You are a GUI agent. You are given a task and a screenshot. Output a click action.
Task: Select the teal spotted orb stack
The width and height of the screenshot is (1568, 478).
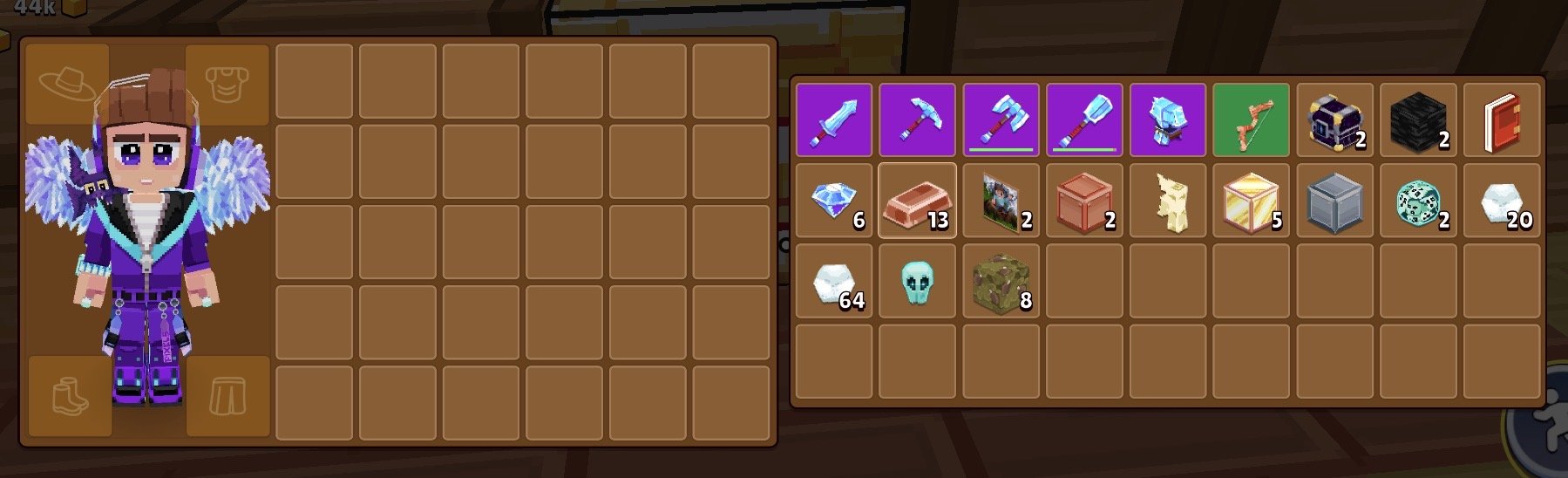(x=1418, y=201)
